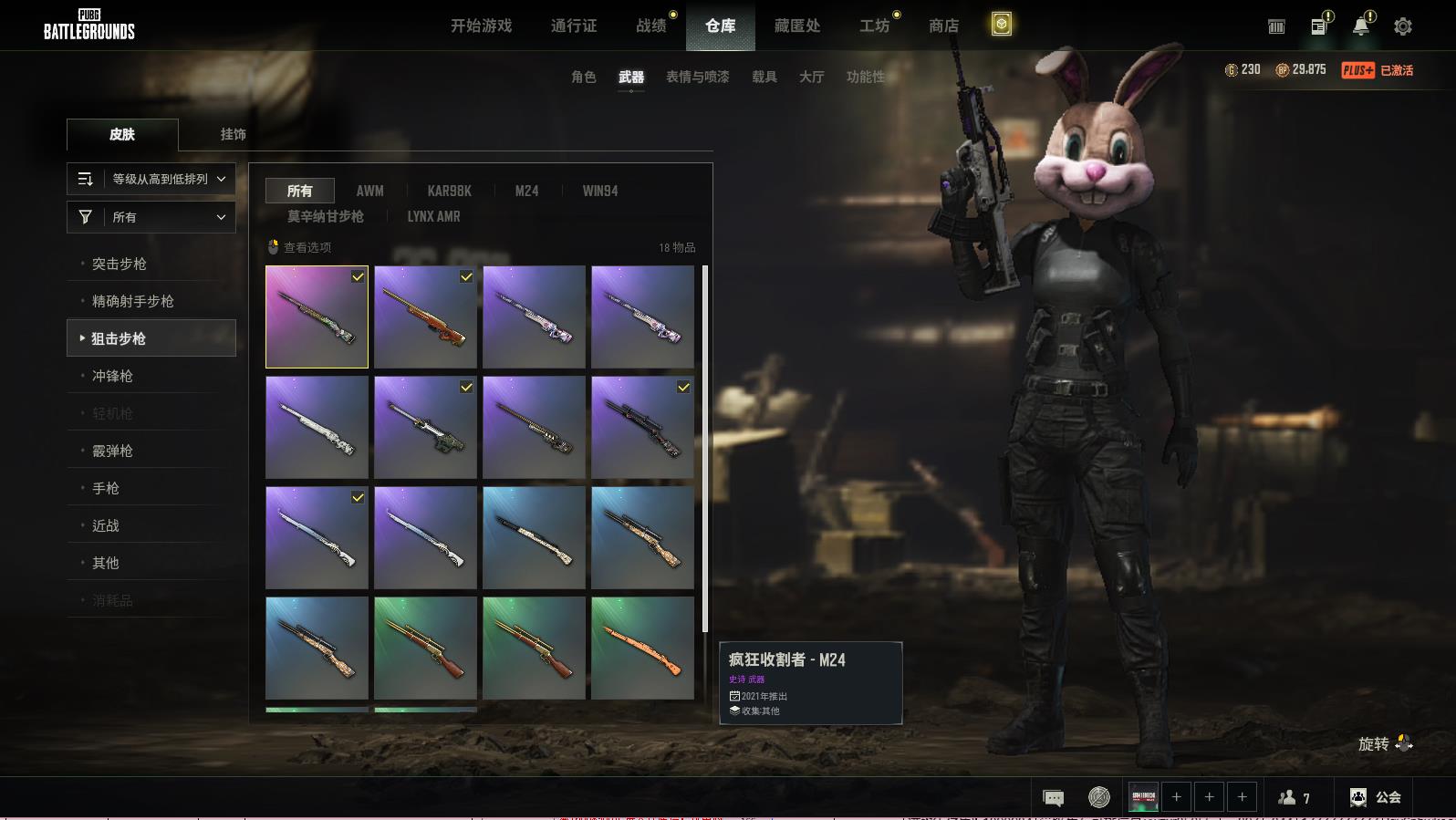Screen dimensions: 1456x820
Task: Switch to the 载具 sub-tab
Action: 764,77
